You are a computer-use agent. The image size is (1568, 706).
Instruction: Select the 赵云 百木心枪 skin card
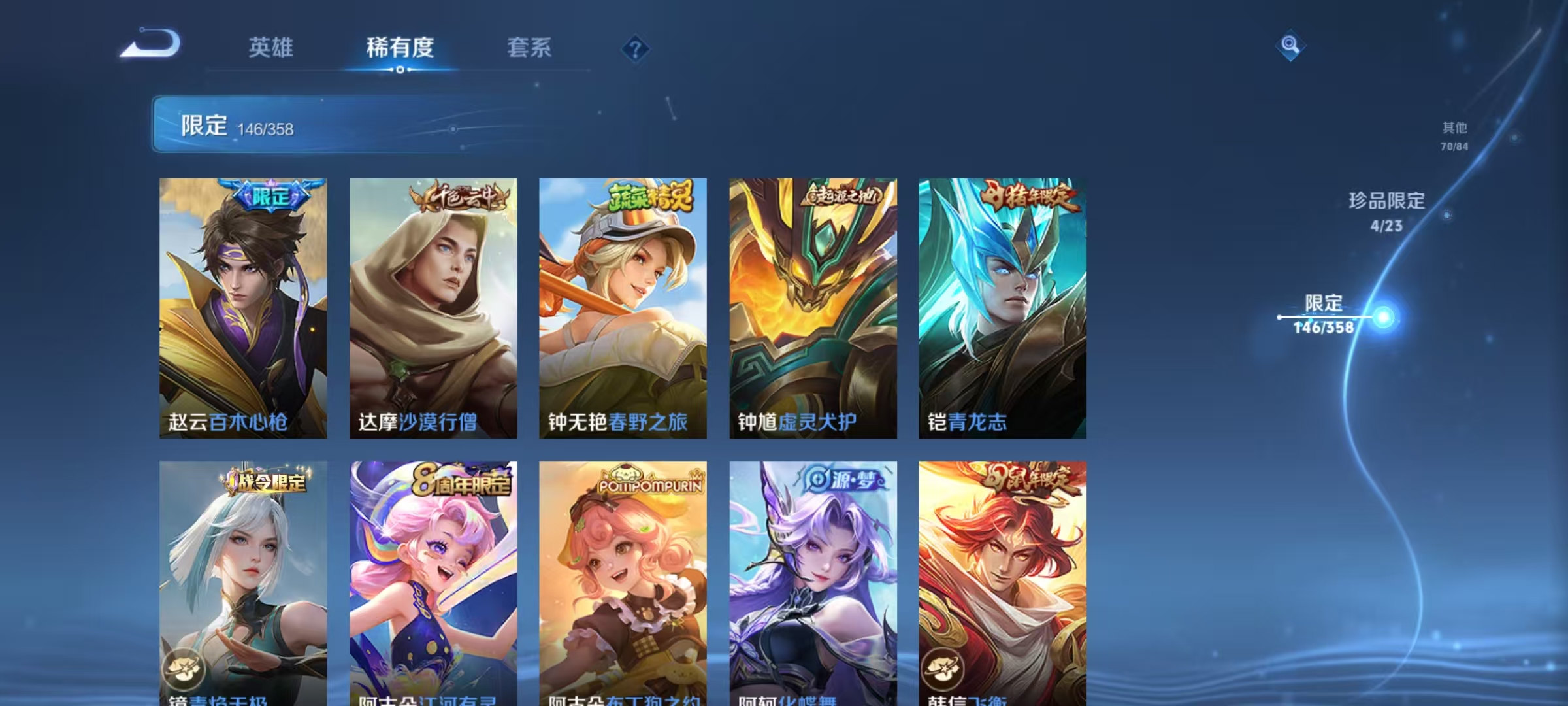click(244, 307)
